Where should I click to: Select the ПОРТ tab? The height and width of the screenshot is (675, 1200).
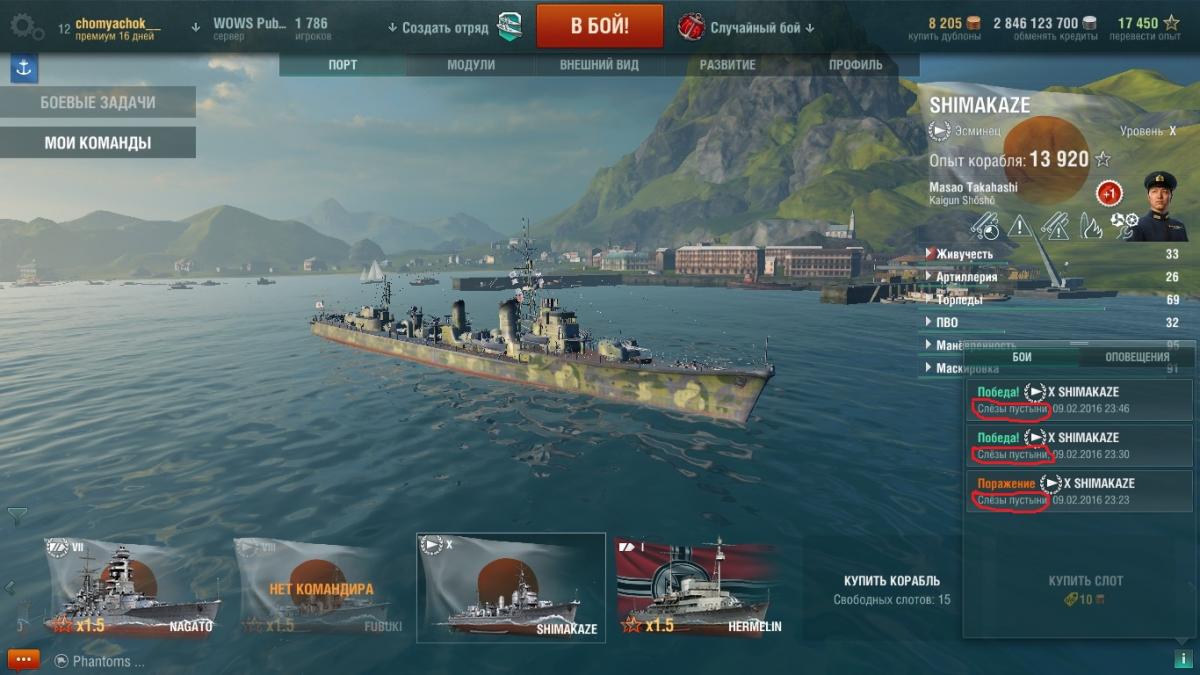(x=343, y=65)
